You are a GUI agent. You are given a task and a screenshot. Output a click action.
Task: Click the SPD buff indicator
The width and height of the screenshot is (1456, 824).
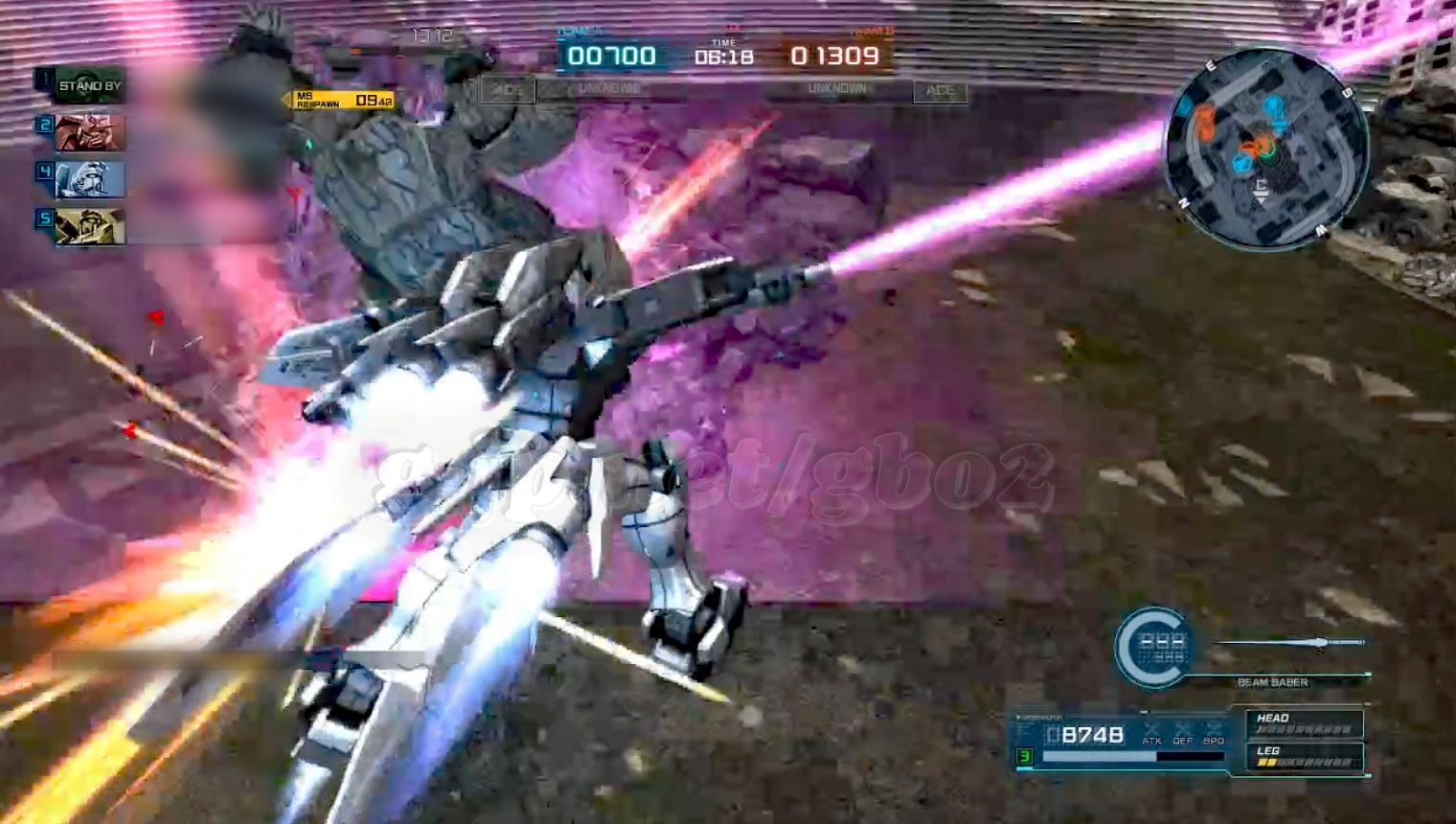click(1214, 734)
